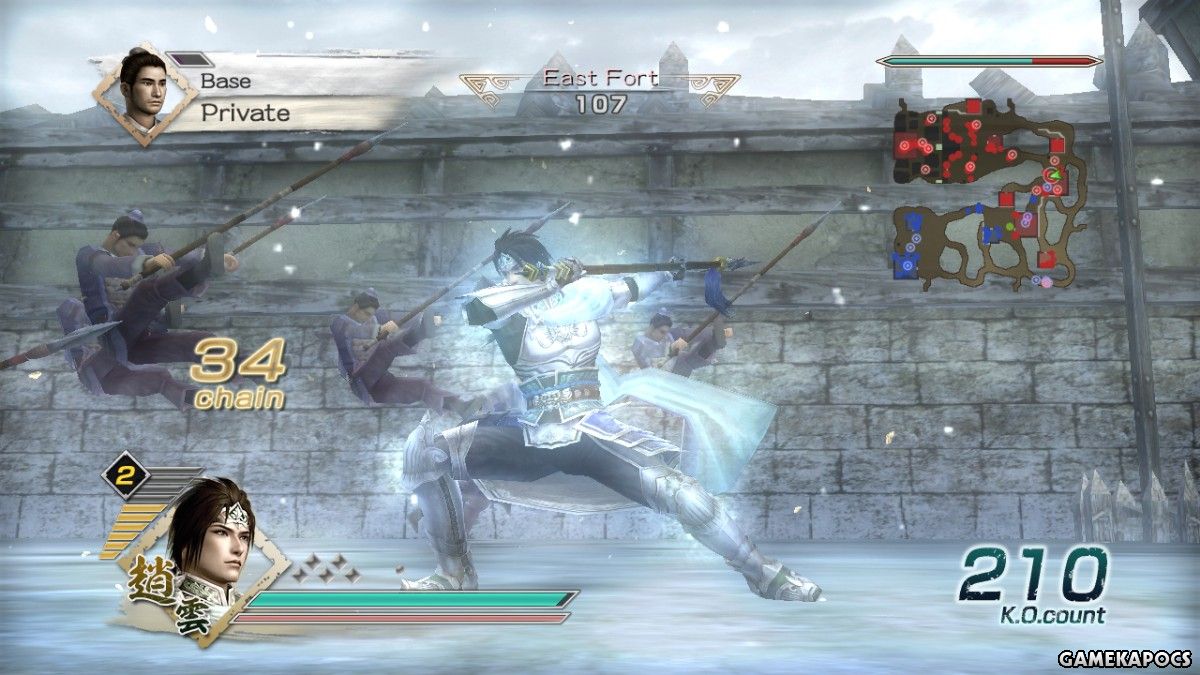Click the weapon level 2 badge
Image resolution: width=1200 pixels, height=675 pixels.
[x=125, y=479]
